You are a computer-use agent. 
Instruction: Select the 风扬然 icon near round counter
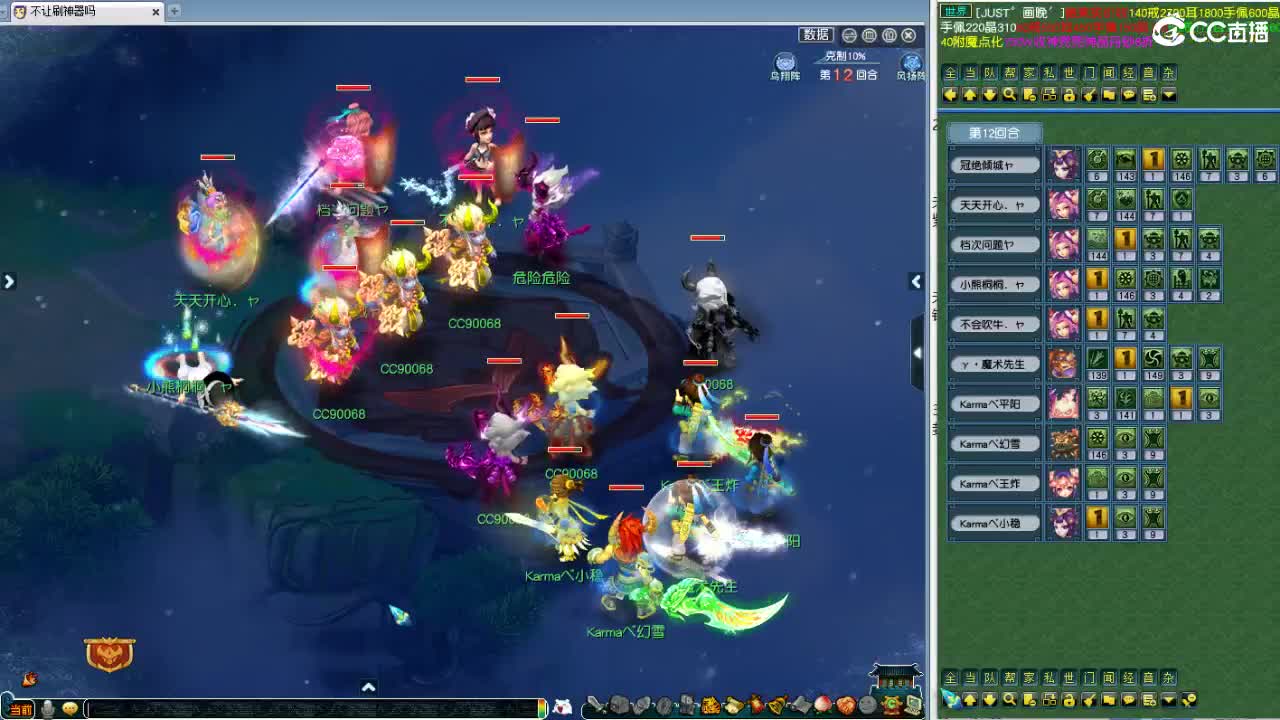coord(911,63)
